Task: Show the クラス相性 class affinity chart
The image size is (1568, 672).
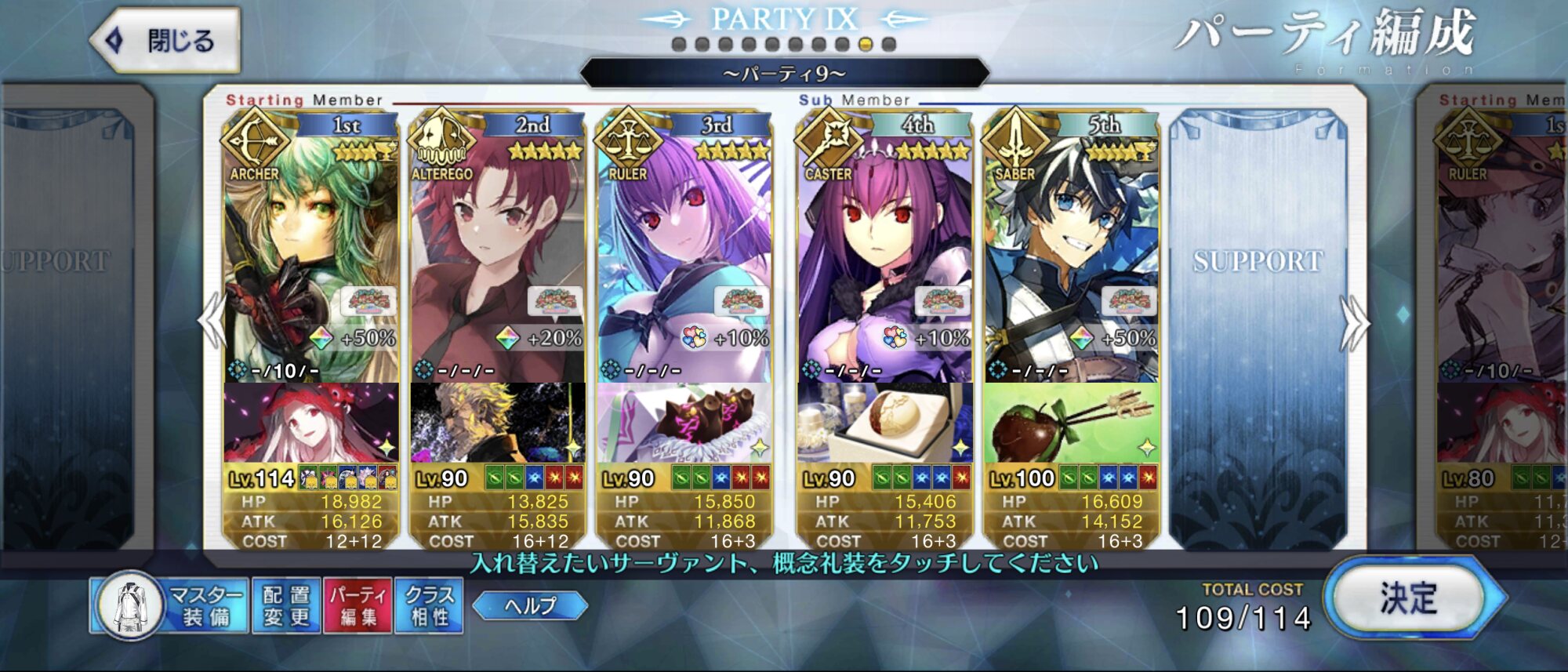Action: (429, 605)
